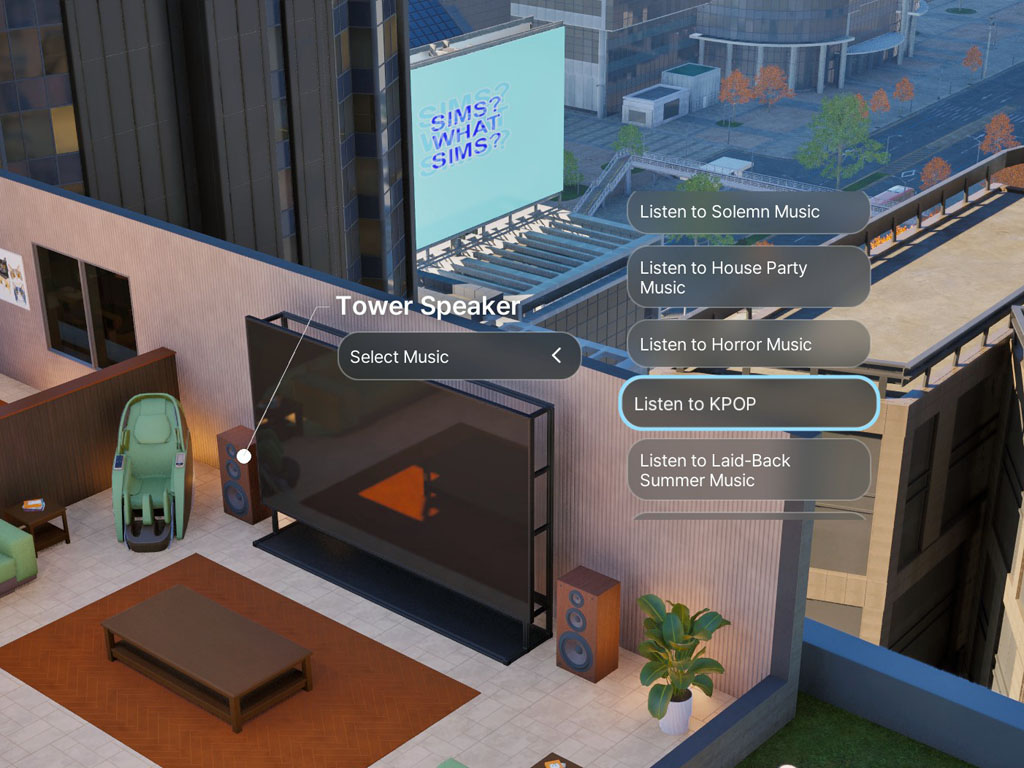Pick Listen to Horror Music option
Viewport: 1024px width, 768px height.
[748, 345]
